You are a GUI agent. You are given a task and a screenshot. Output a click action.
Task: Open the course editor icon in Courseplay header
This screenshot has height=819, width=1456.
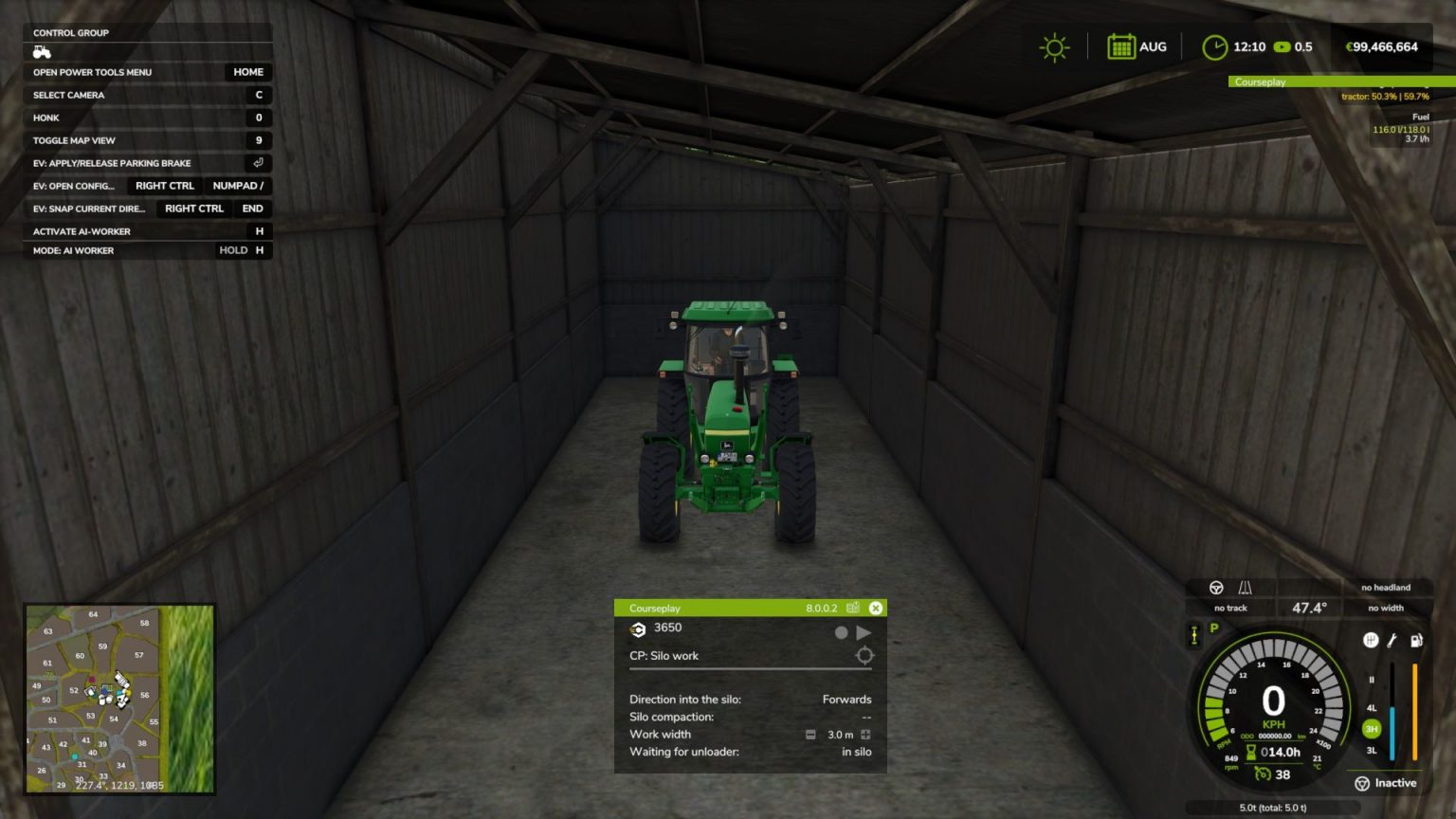[853, 608]
